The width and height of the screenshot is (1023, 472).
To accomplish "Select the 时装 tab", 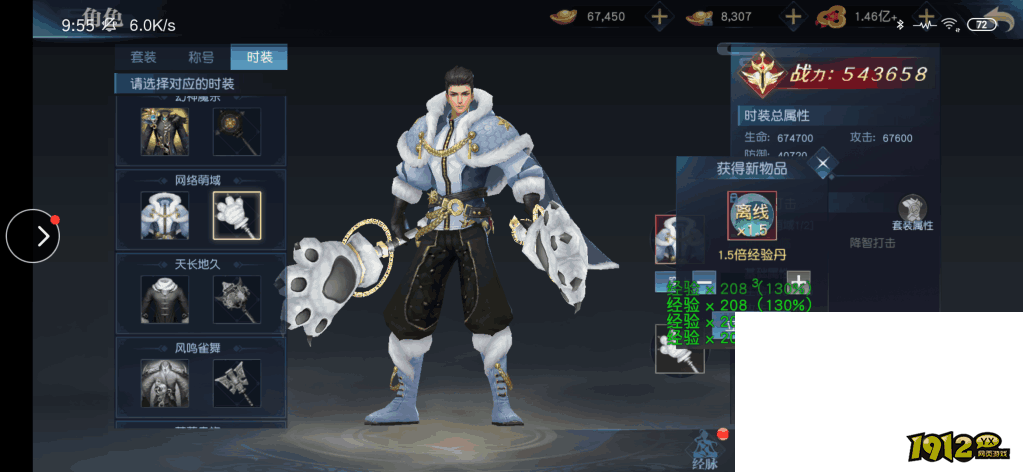I will coord(259,57).
